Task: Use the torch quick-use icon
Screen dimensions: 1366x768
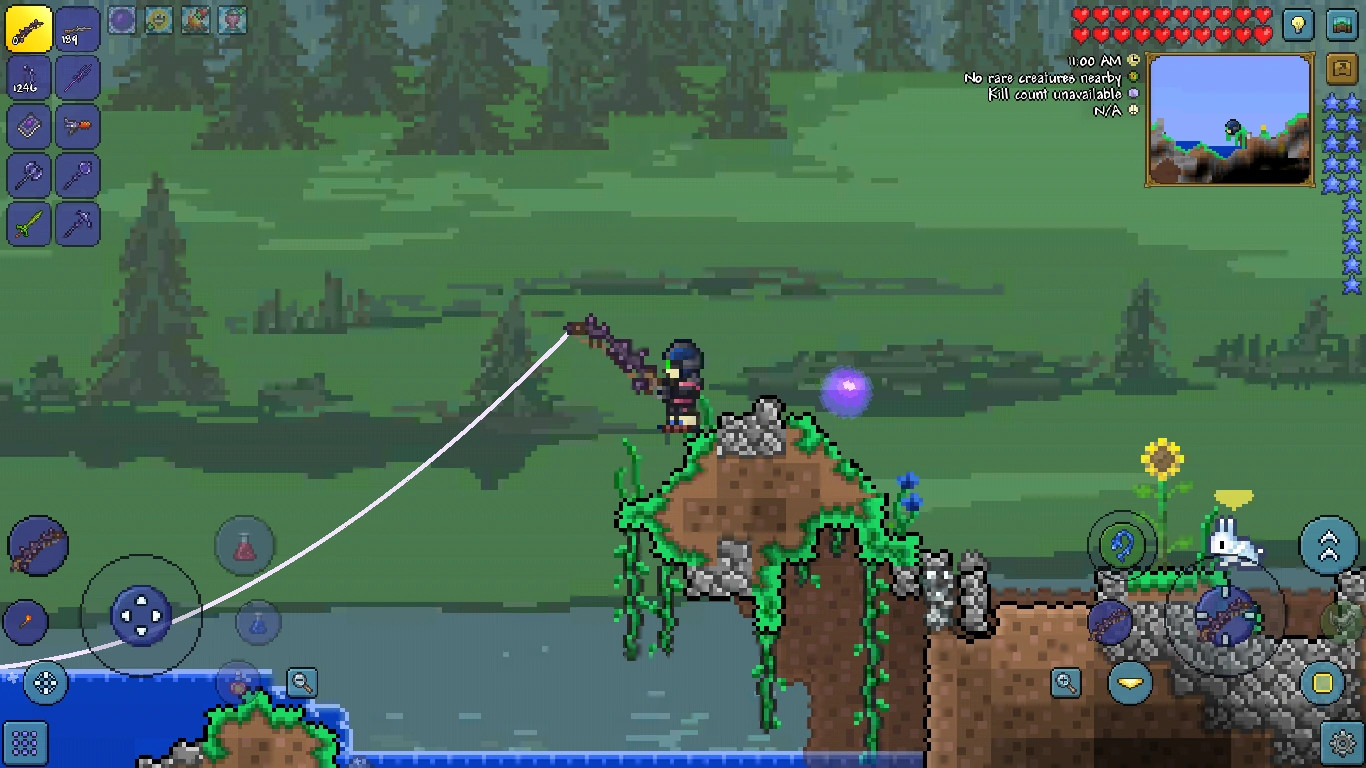Action: click(x=25, y=622)
